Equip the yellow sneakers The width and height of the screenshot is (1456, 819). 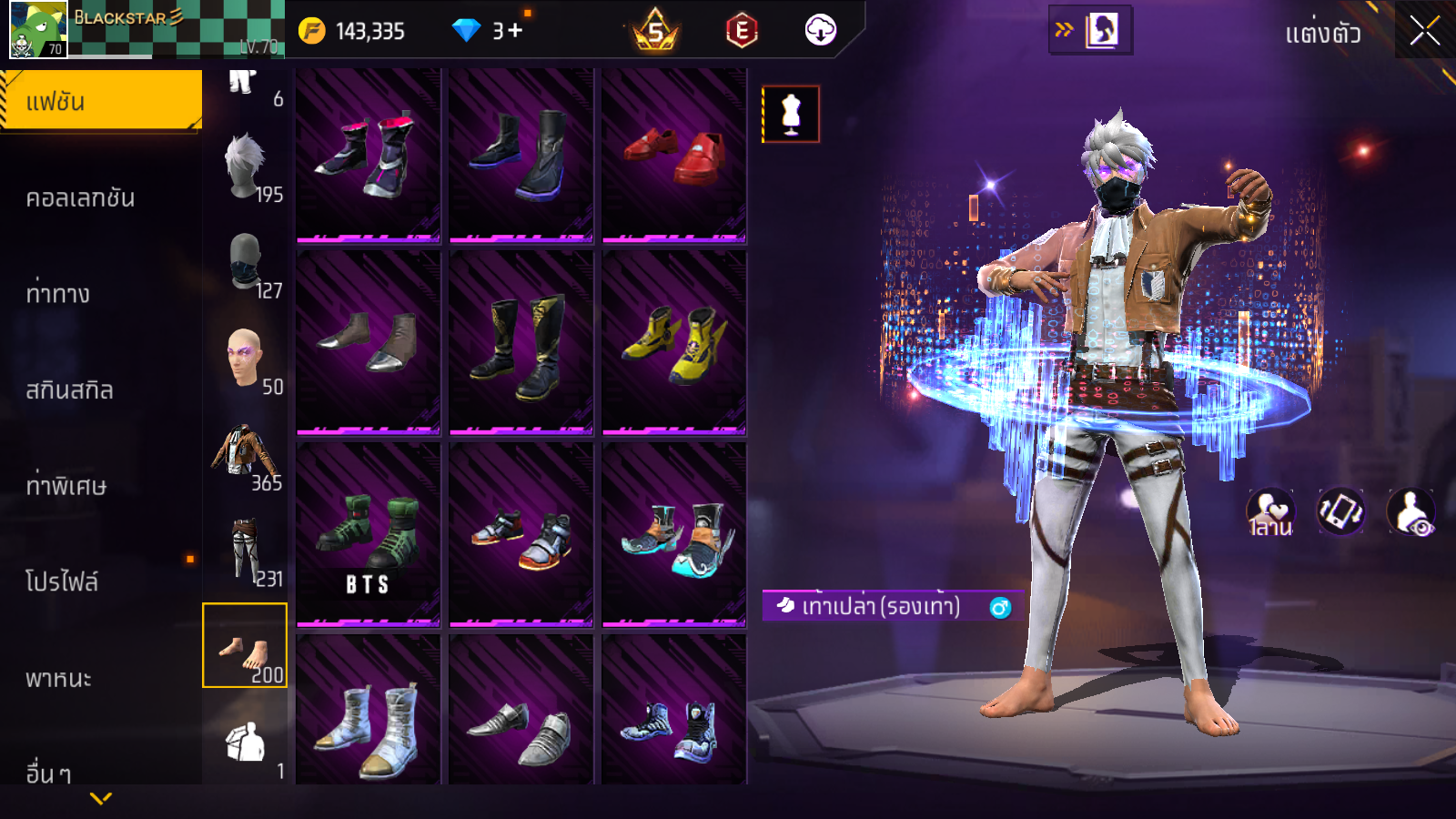click(674, 344)
